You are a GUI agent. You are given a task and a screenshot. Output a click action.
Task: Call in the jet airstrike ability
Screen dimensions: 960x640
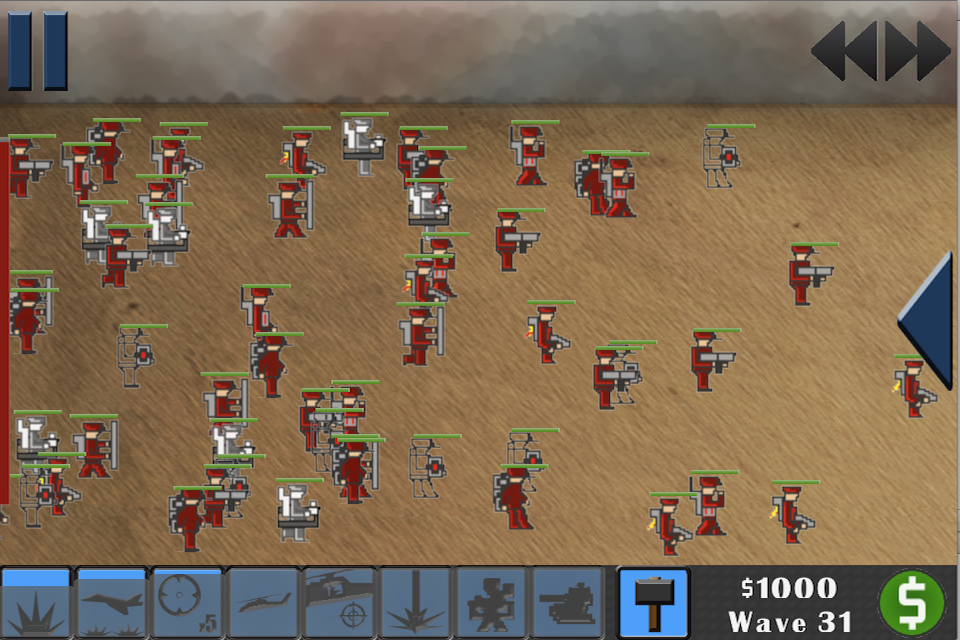[112, 603]
